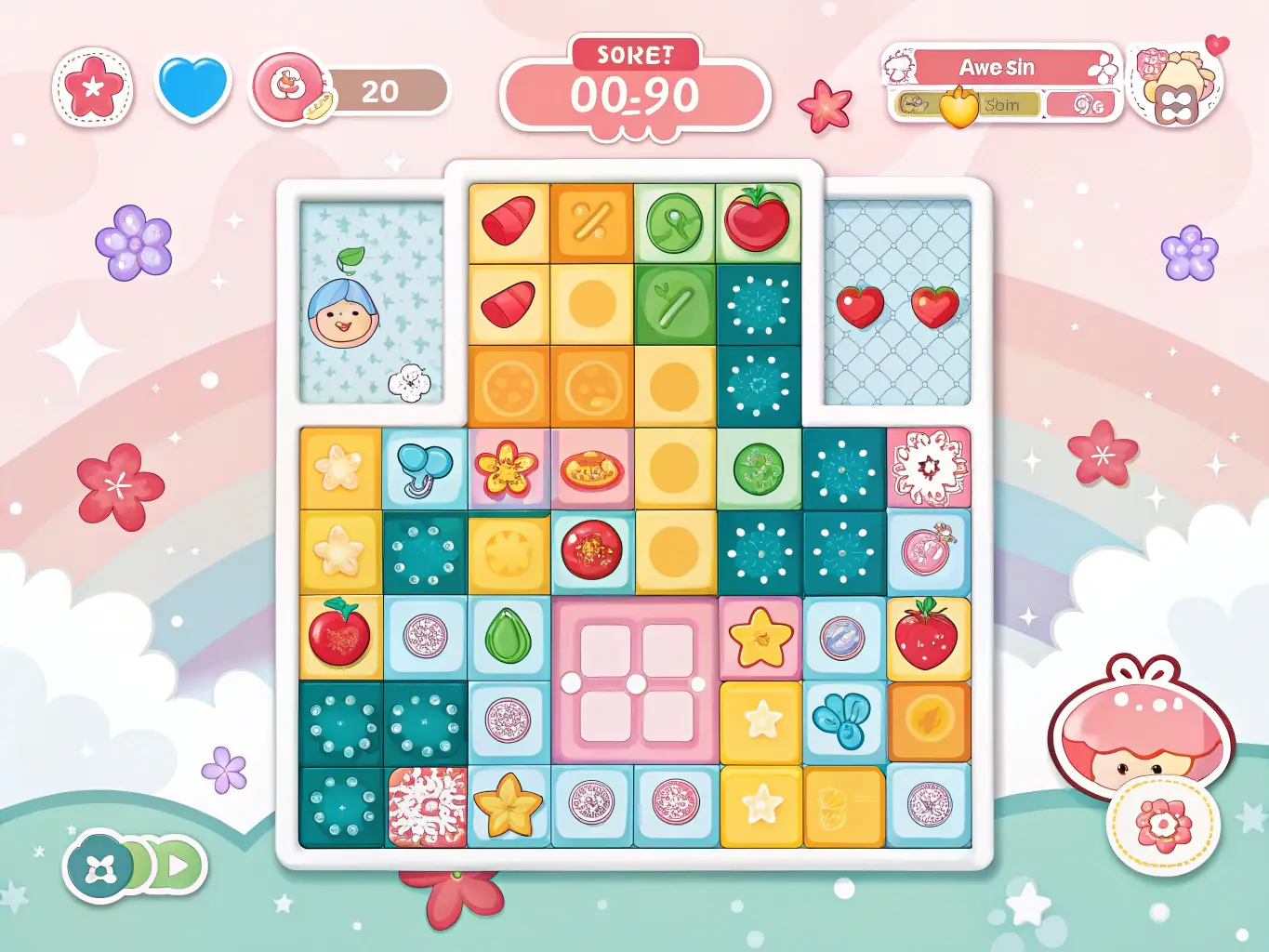Tap the green play arrow button
Viewport: 1269px width, 952px height.
(178, 868)
